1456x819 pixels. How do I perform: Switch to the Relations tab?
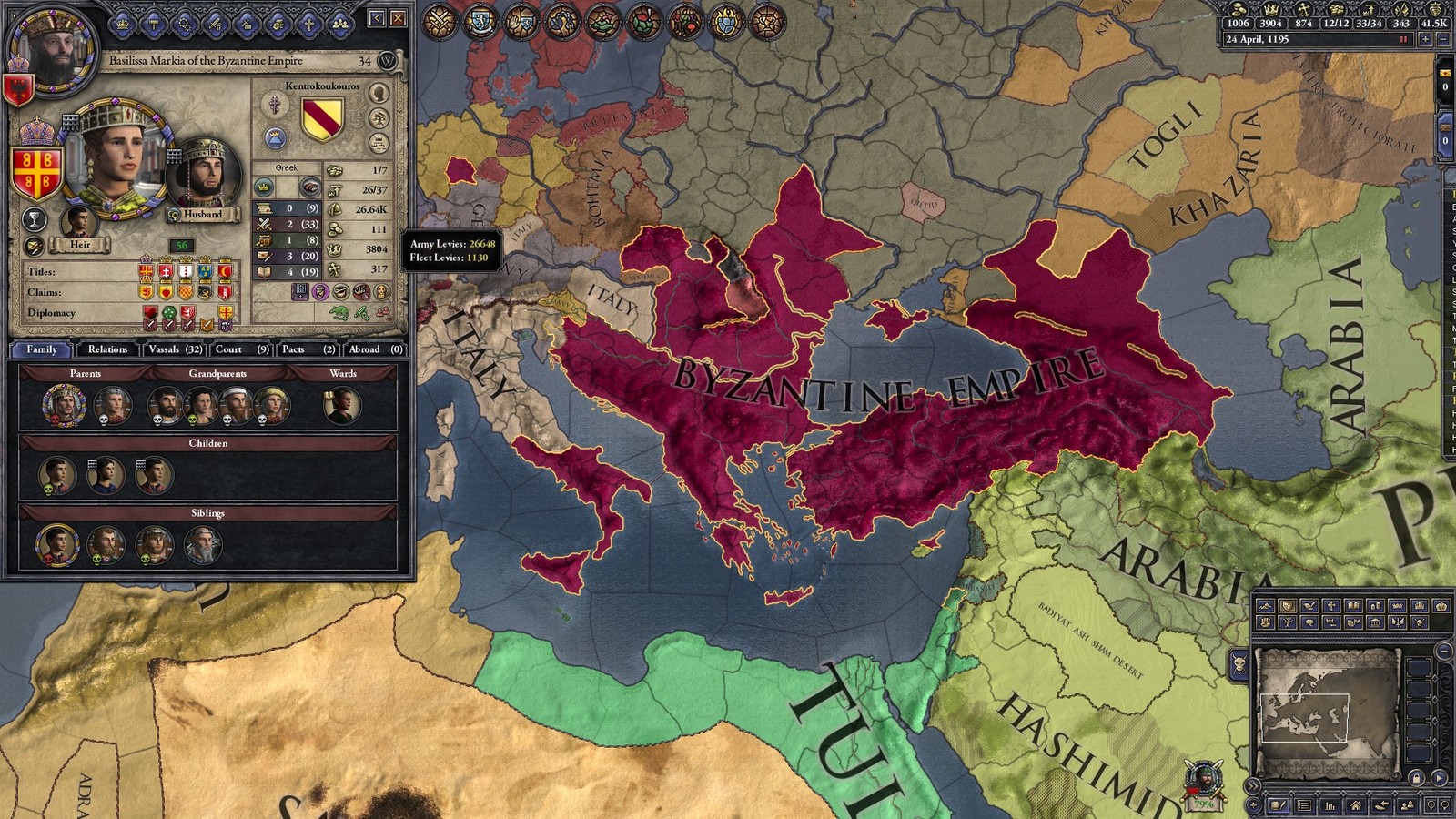tap(107, 349)
